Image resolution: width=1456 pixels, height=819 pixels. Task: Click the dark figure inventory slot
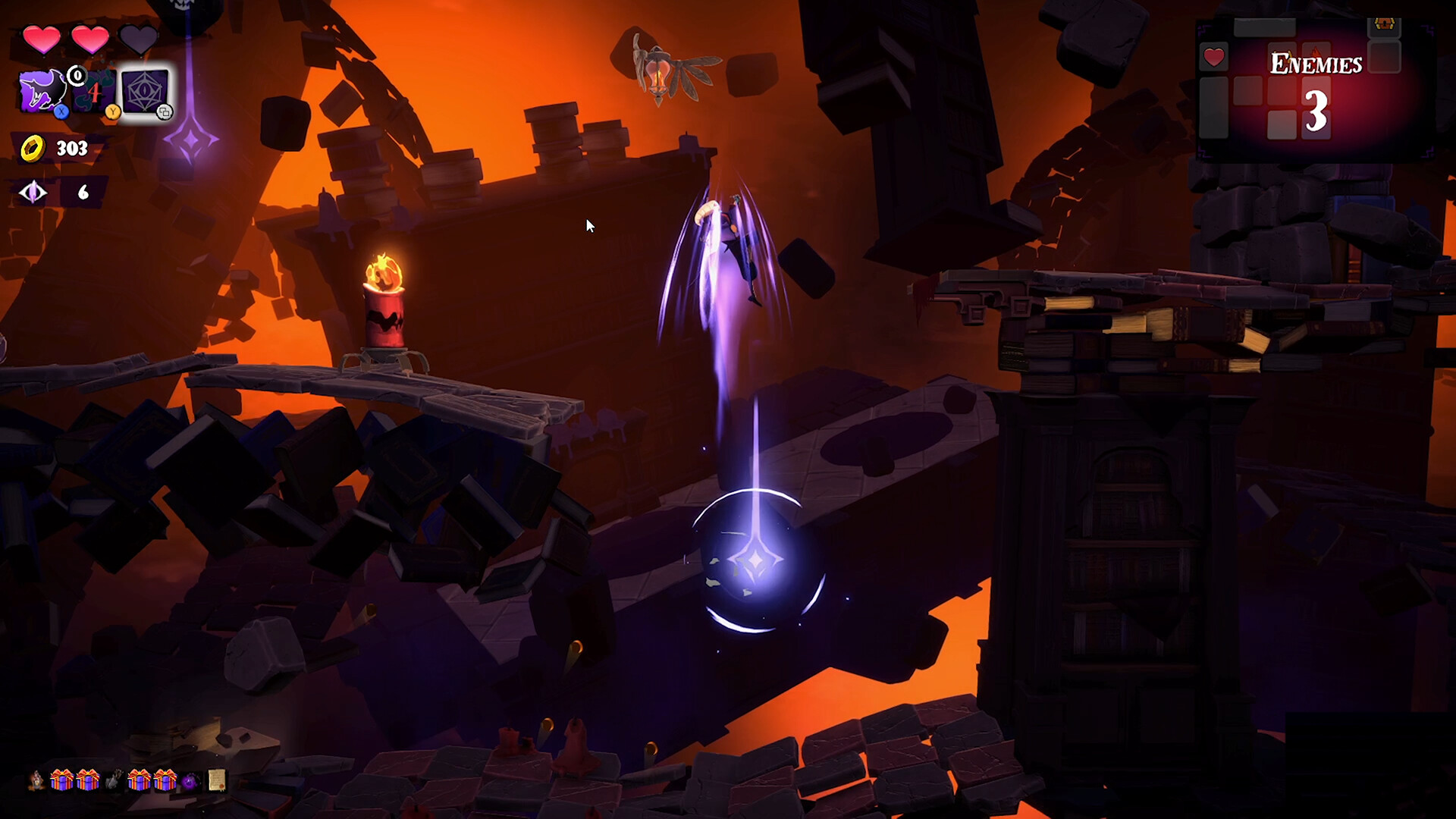115,780
